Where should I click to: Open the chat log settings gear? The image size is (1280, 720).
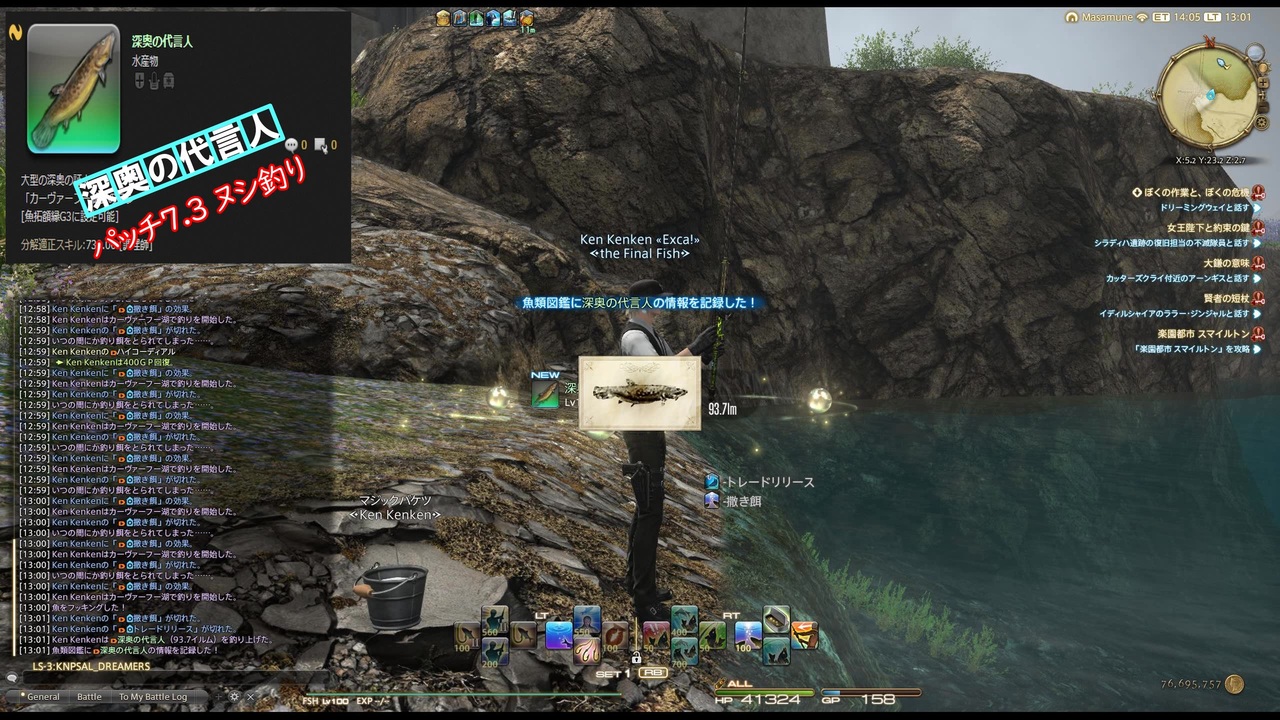[234, 696]
